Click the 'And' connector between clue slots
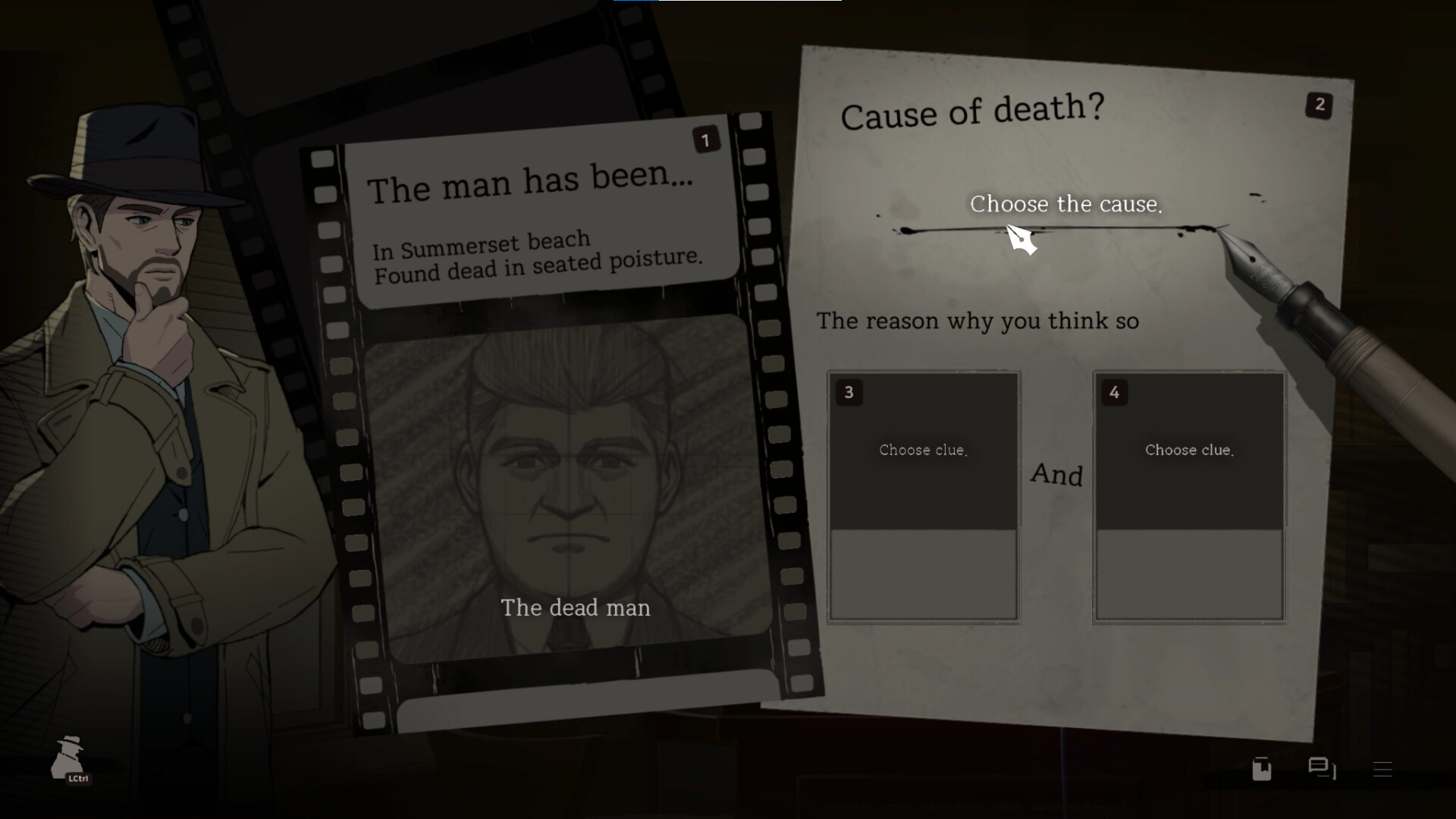Viewport: 1456px width, 819px height. coord(1057,476)
